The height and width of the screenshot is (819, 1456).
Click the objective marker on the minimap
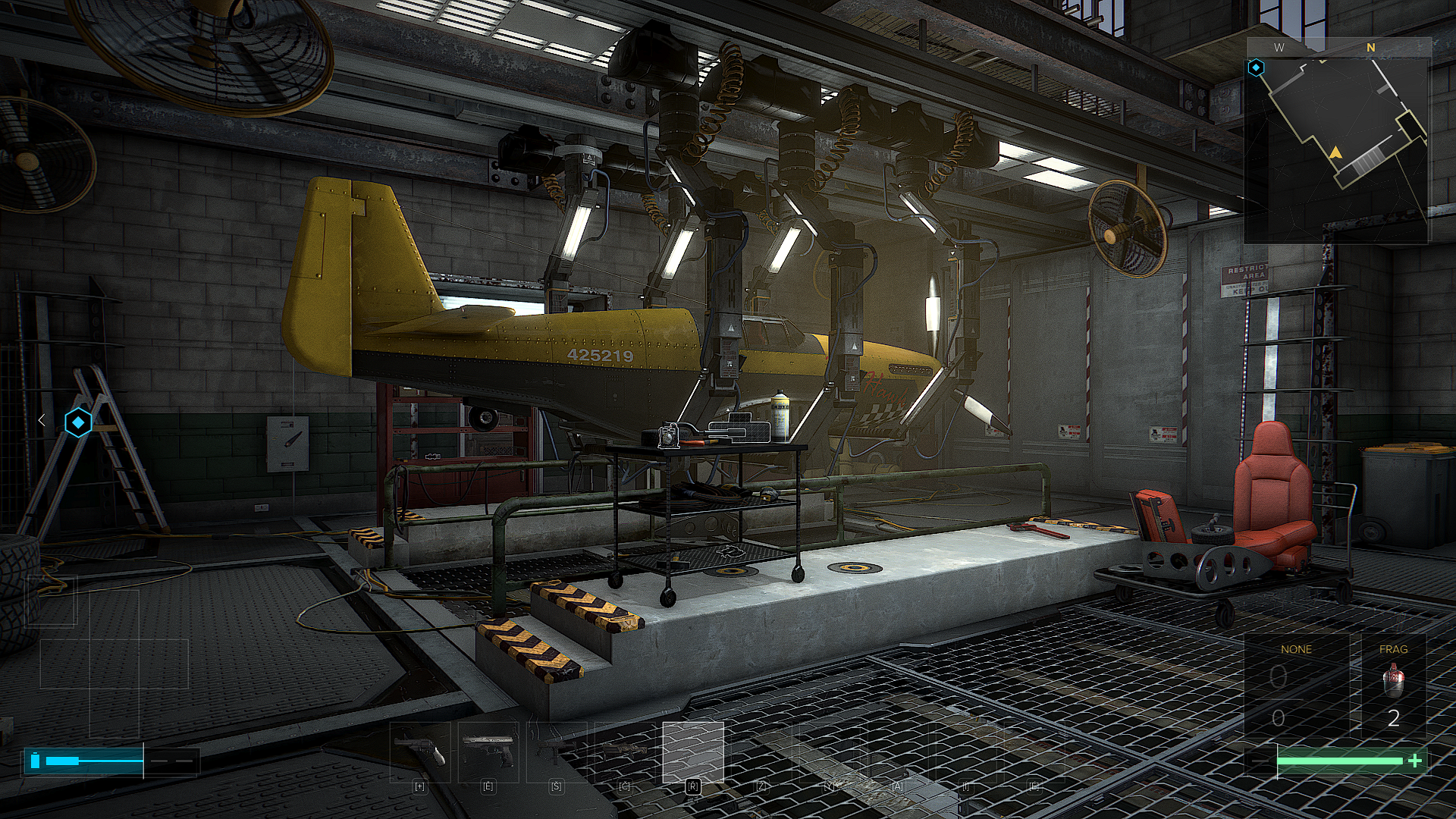click(x=1257, y=68)
